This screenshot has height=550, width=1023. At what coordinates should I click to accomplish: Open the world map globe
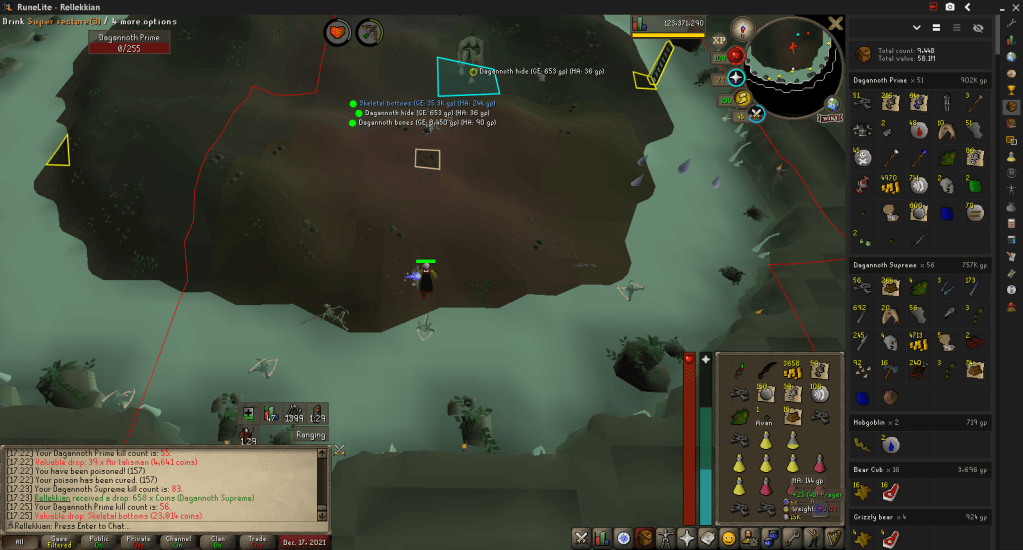(x=832, y=103)
